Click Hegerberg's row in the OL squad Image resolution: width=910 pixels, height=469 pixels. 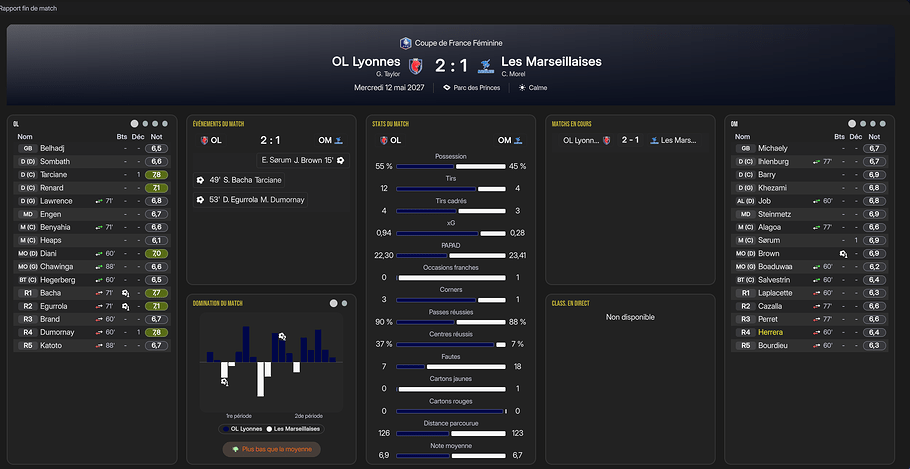coord(60,279)
